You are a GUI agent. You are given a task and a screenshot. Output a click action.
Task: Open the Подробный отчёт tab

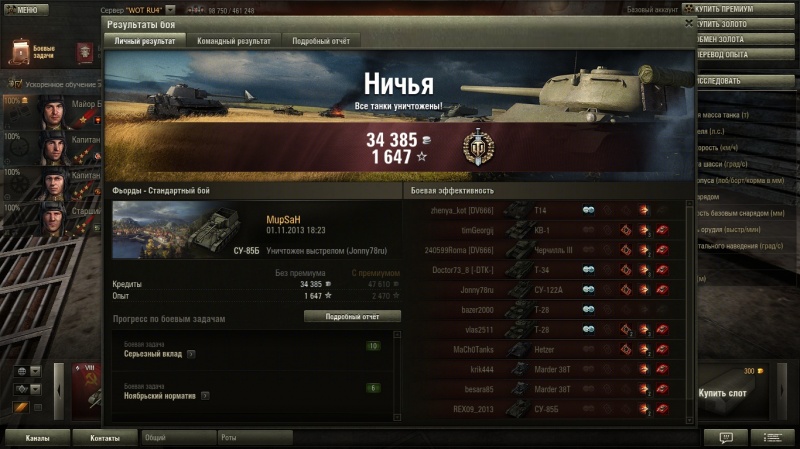tap(320, 41)
